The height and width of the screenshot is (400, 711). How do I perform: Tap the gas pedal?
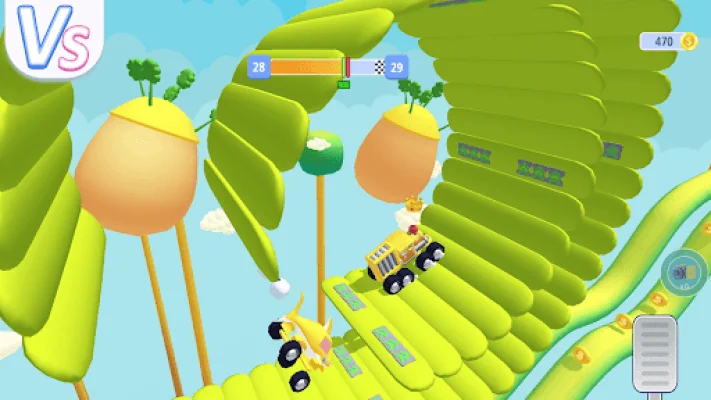[655, 355]
